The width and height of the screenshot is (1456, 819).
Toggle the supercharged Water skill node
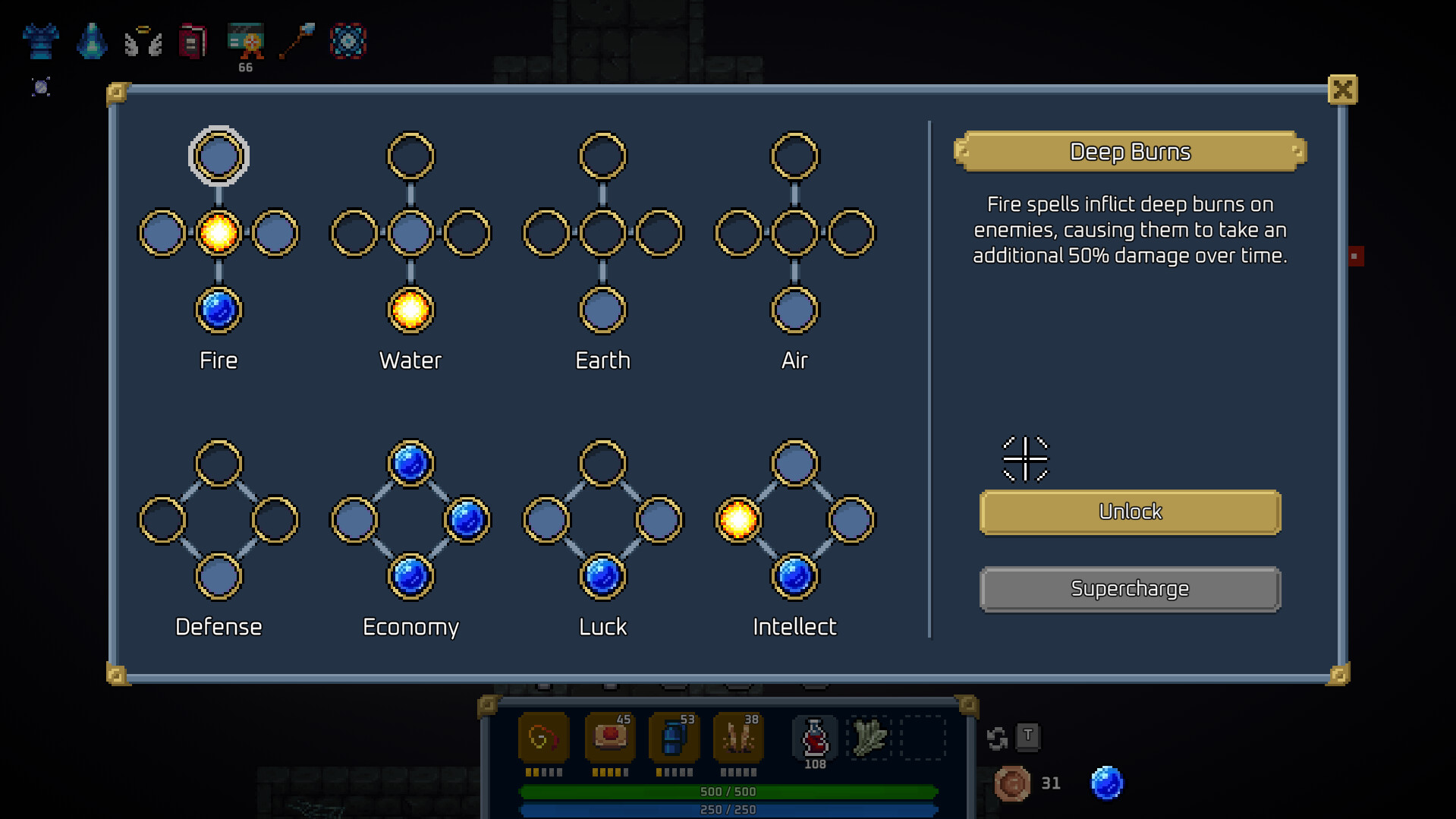pos(410,309)
